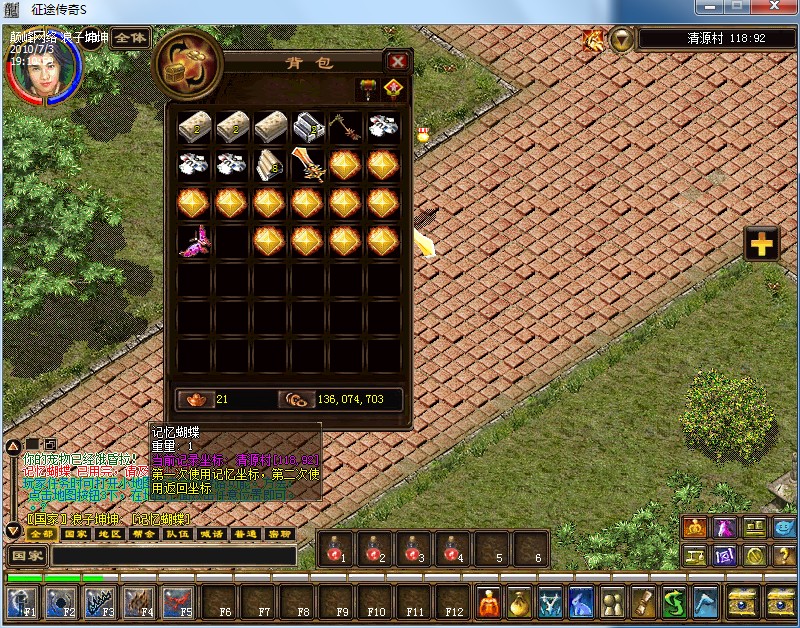Click the chat message input box

[174, 555]
